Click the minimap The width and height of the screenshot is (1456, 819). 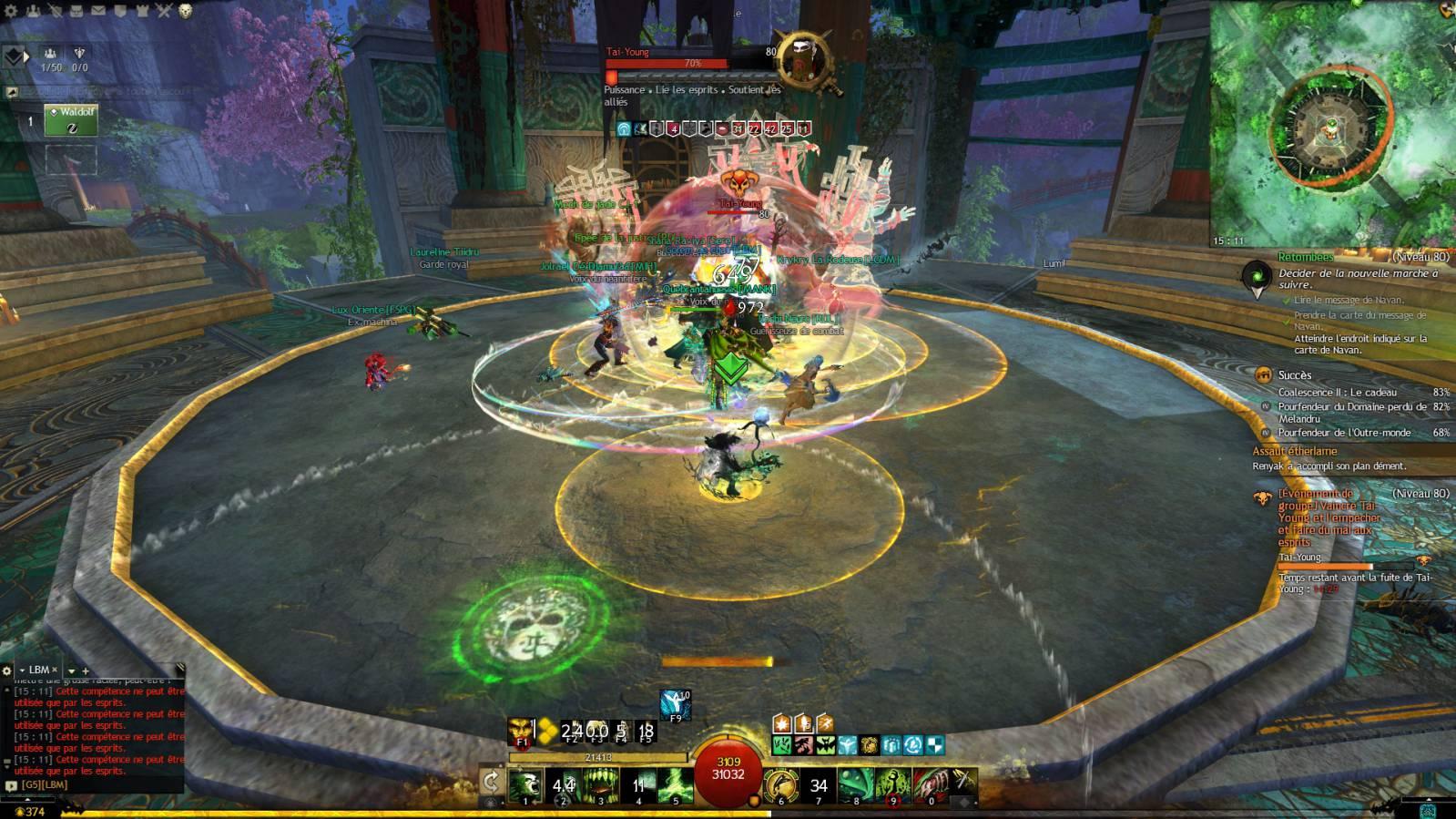1330,125
